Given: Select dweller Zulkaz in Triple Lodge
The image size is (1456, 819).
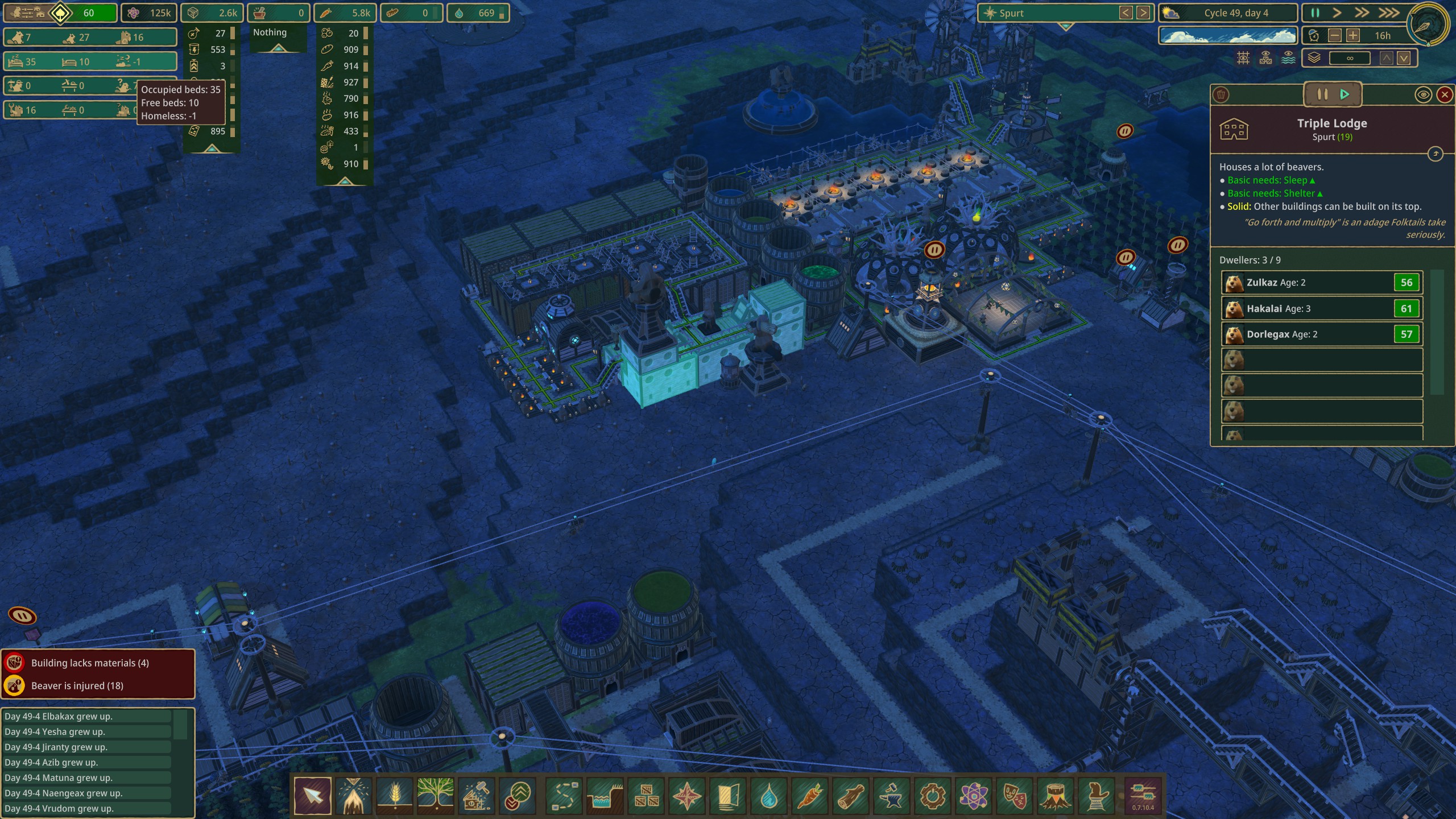Looking at the screenshot, I should click(1321, 282).
